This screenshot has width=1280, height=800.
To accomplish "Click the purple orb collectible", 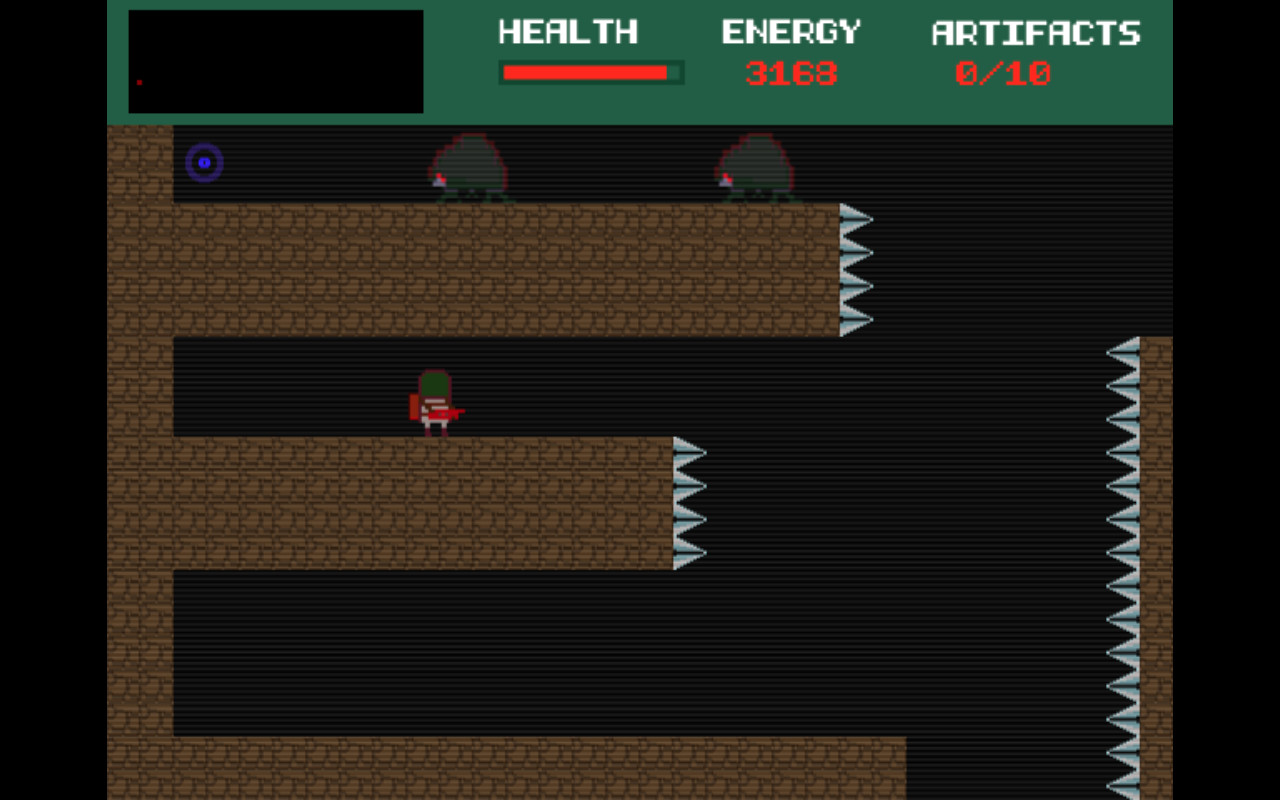I will click(204, 163).
